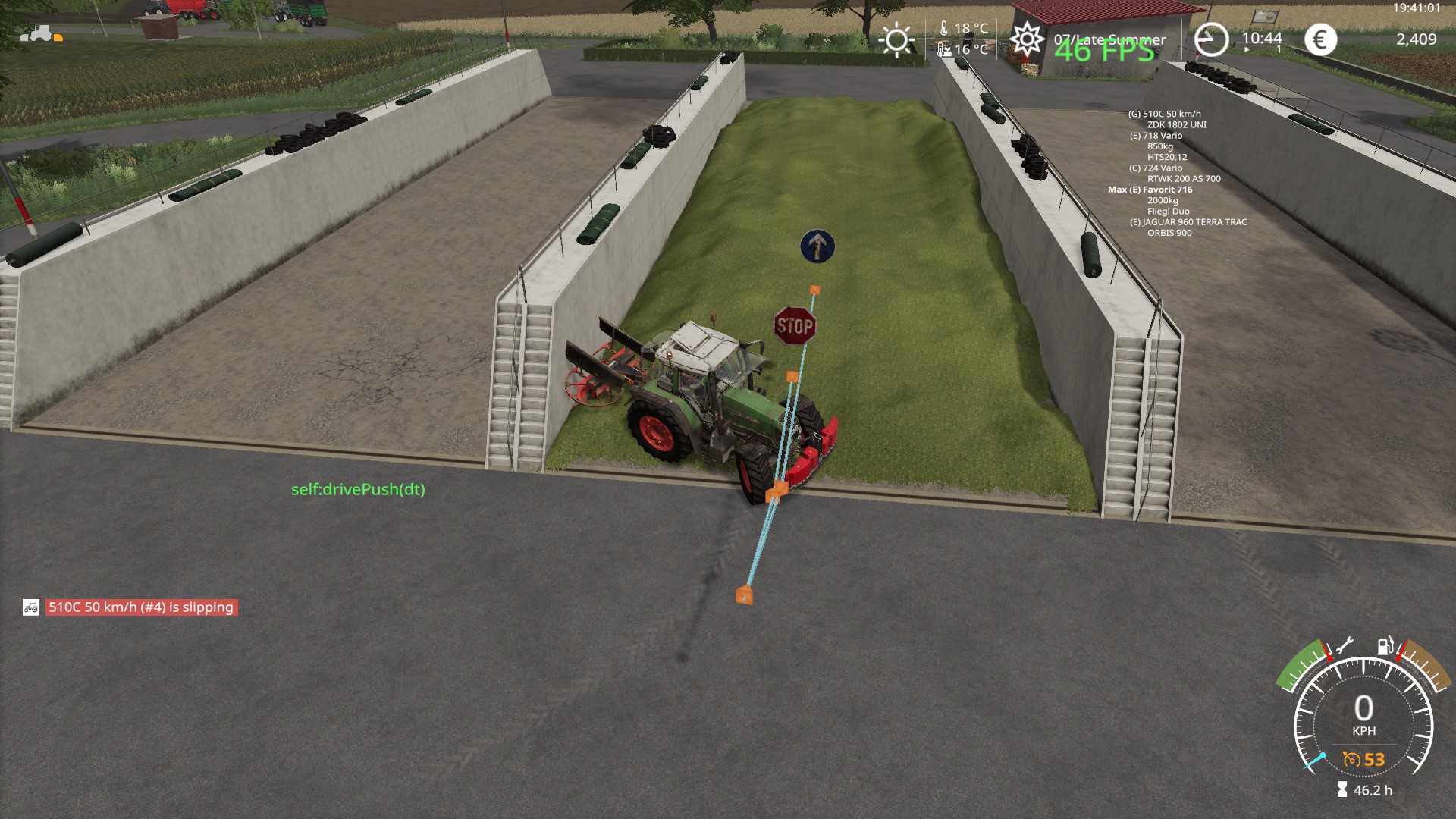Click the self:drivePush(dt) debug text
The height and width of the screenshot is (819, 1456).
[x=359, y=490]
